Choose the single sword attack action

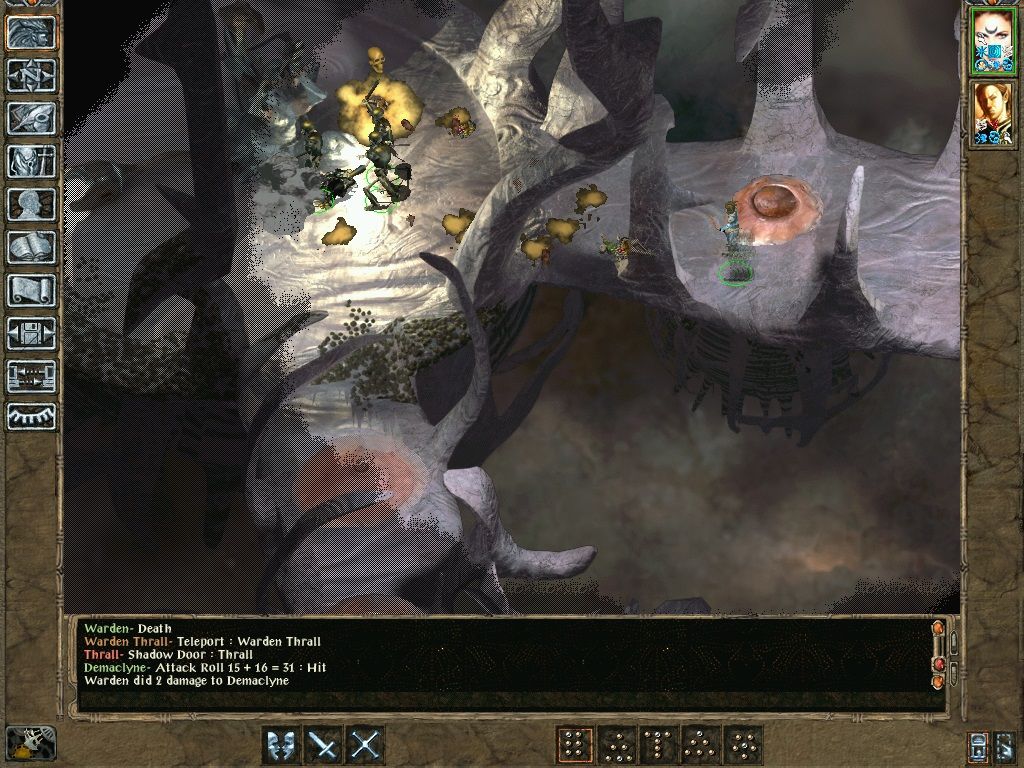pos(323,745)
